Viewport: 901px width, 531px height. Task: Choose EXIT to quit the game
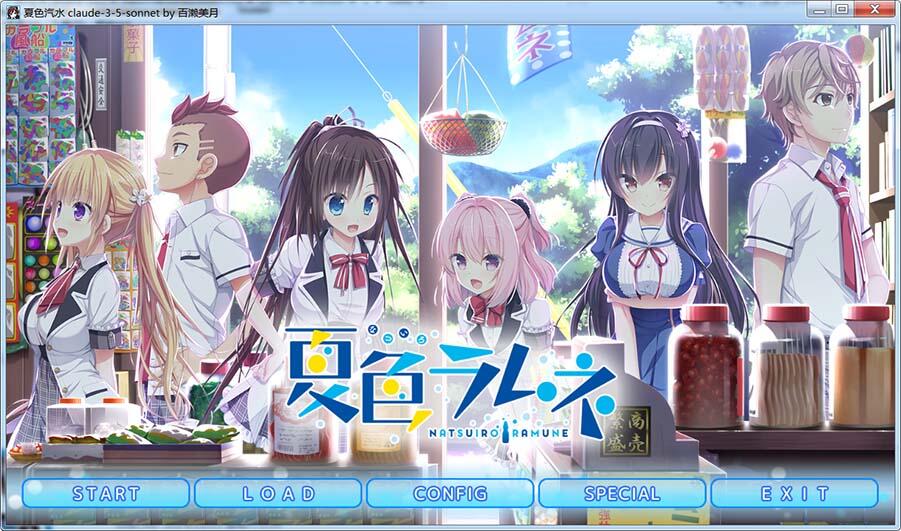[x=794, y=493]
